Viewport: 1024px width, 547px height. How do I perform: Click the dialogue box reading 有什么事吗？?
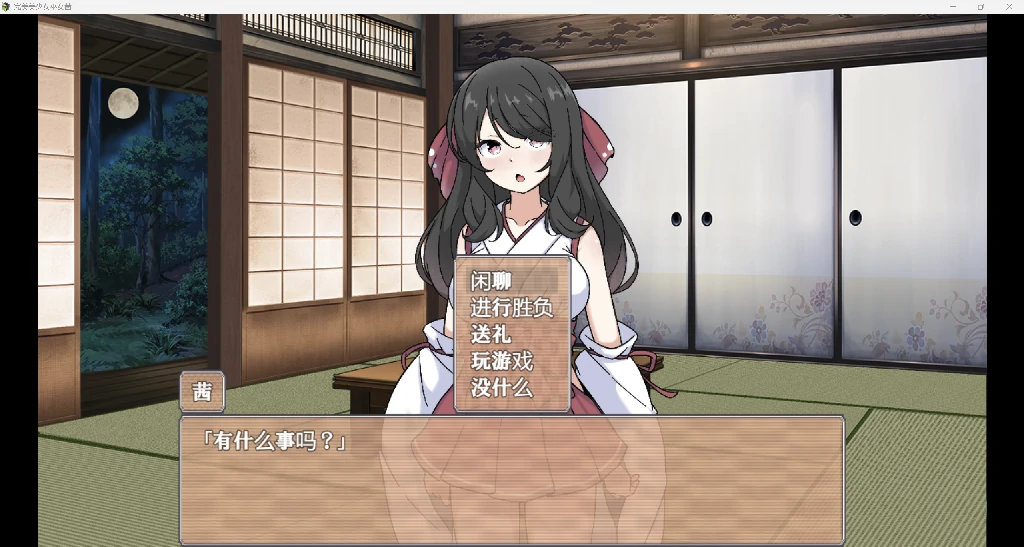511,480
